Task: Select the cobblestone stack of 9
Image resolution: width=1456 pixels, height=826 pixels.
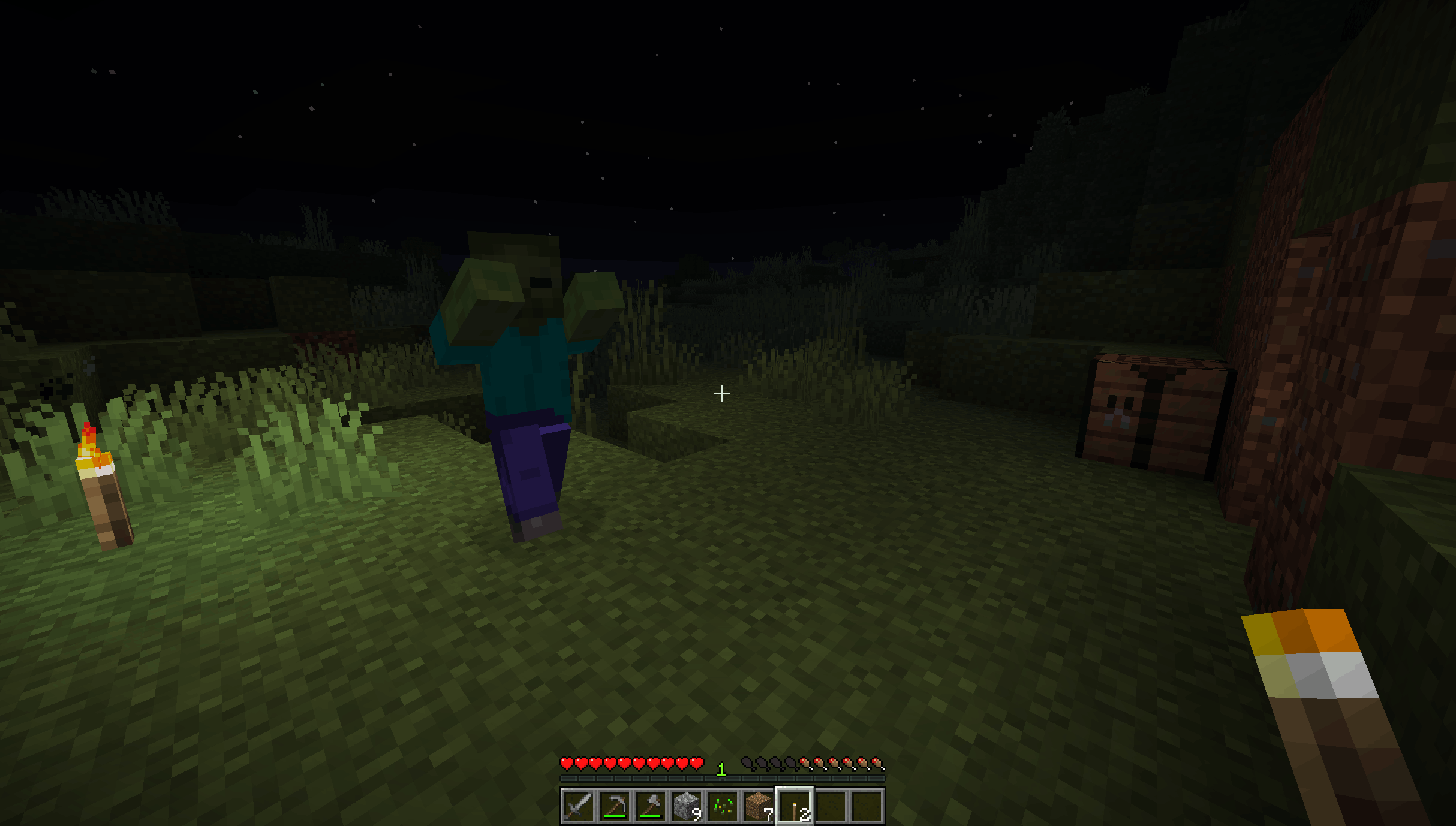Action: tap(686, 805)
